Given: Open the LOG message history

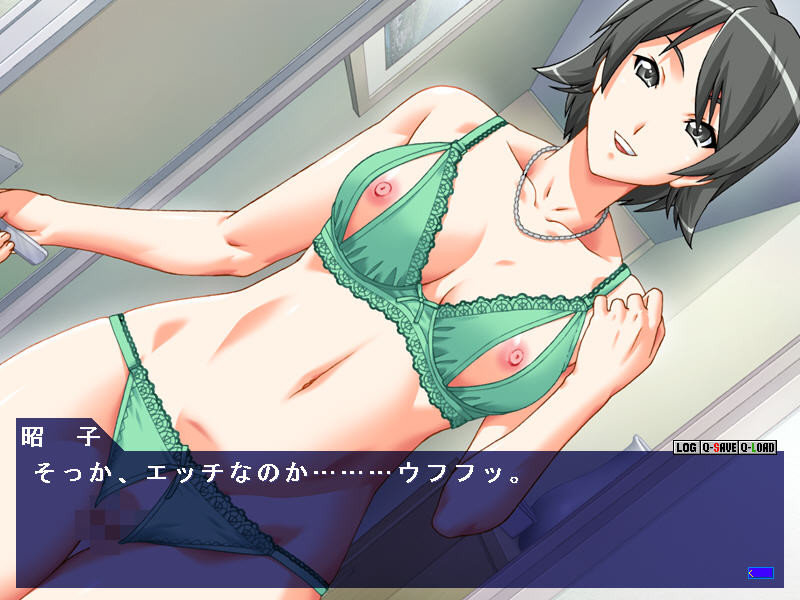Looking at the screenshot, I should 686,448.
